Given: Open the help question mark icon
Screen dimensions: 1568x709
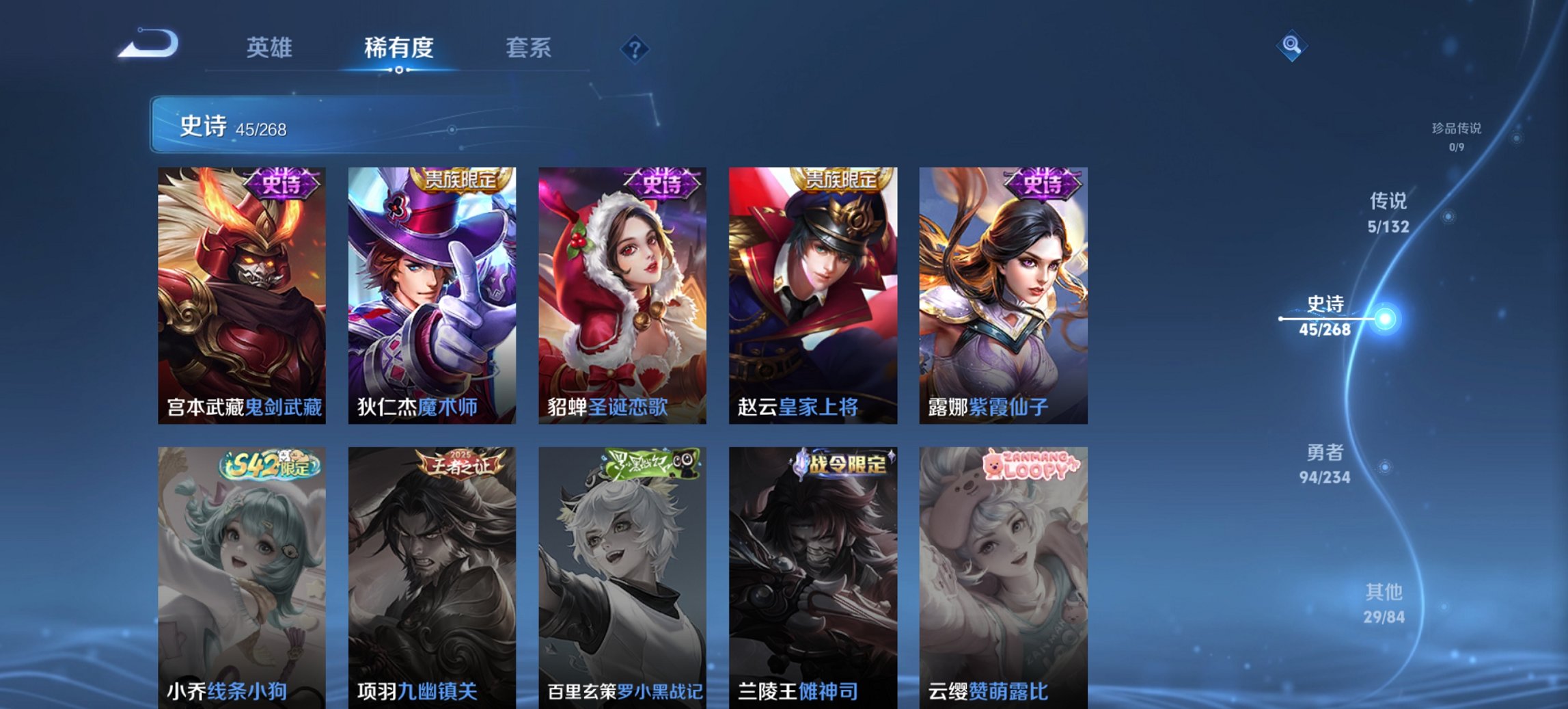Looking at the screenshot, I should click(635, 49).
